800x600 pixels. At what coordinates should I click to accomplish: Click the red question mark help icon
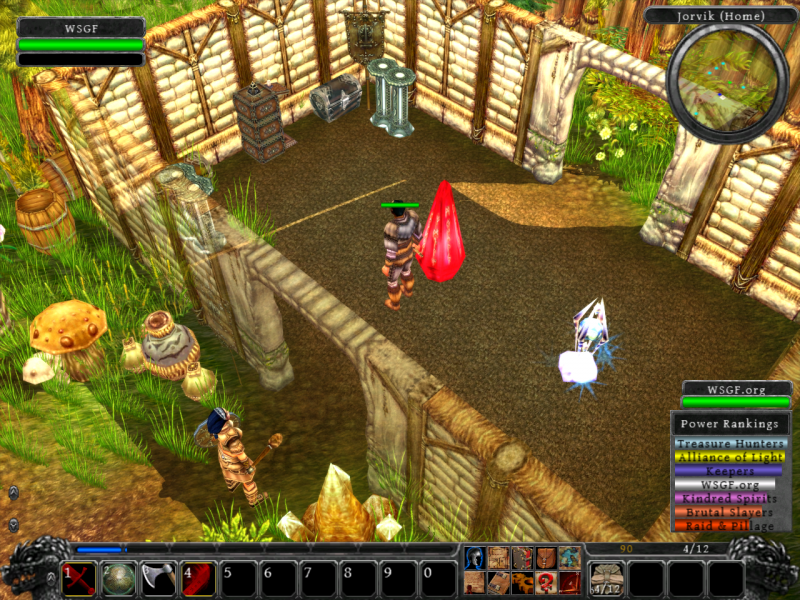(x=545, y=582)
